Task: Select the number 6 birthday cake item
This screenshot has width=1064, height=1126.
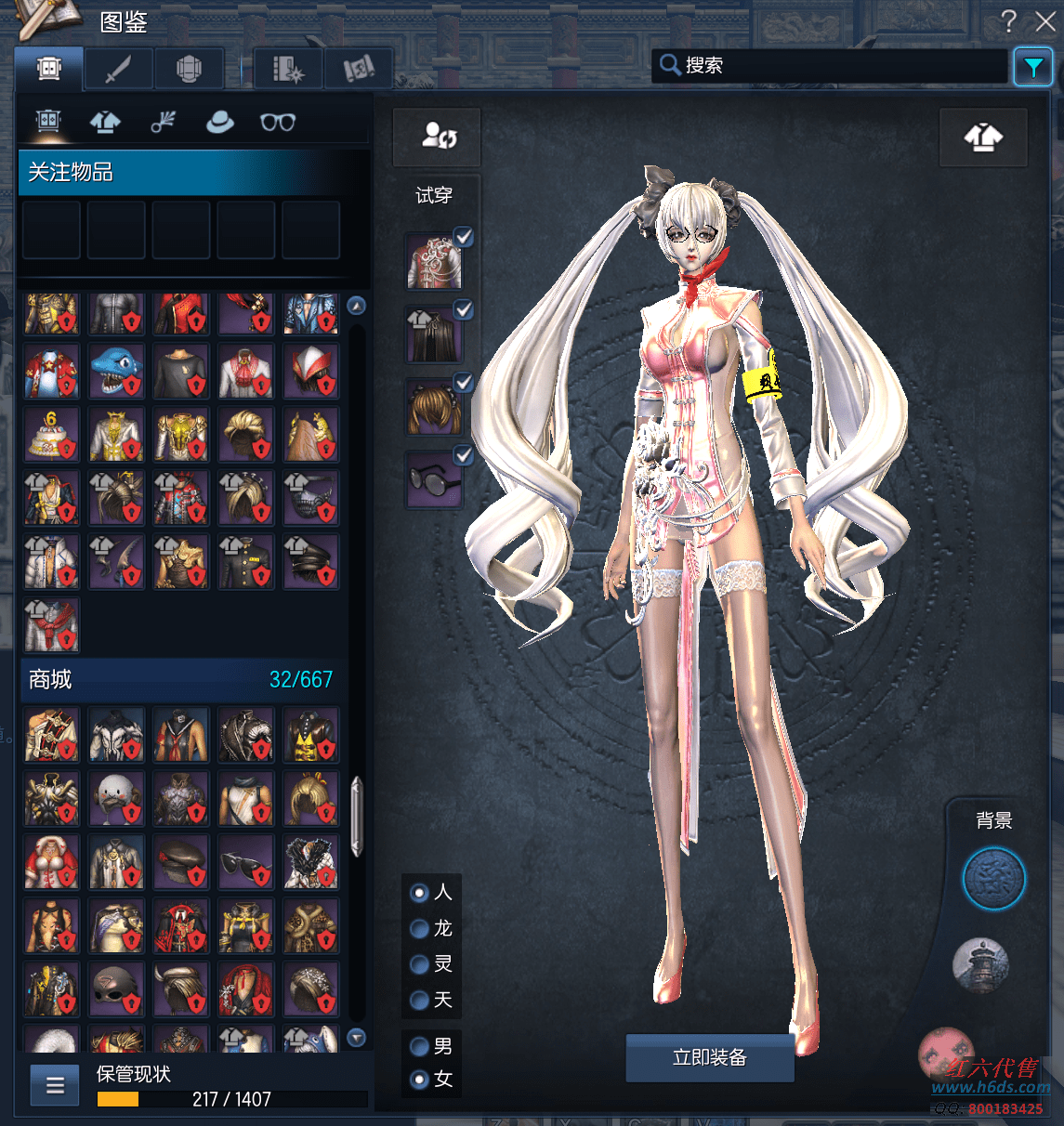Action: [x=51, y=435]
